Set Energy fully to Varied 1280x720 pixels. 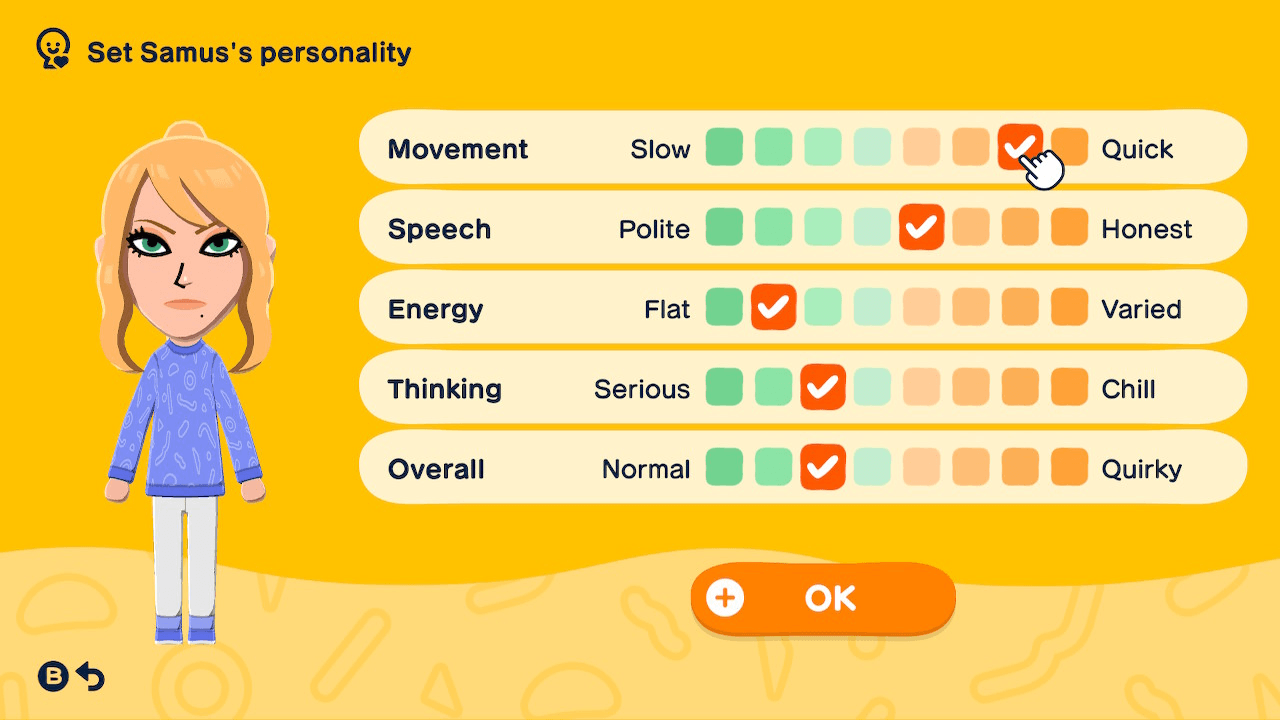click(1069, 307)
